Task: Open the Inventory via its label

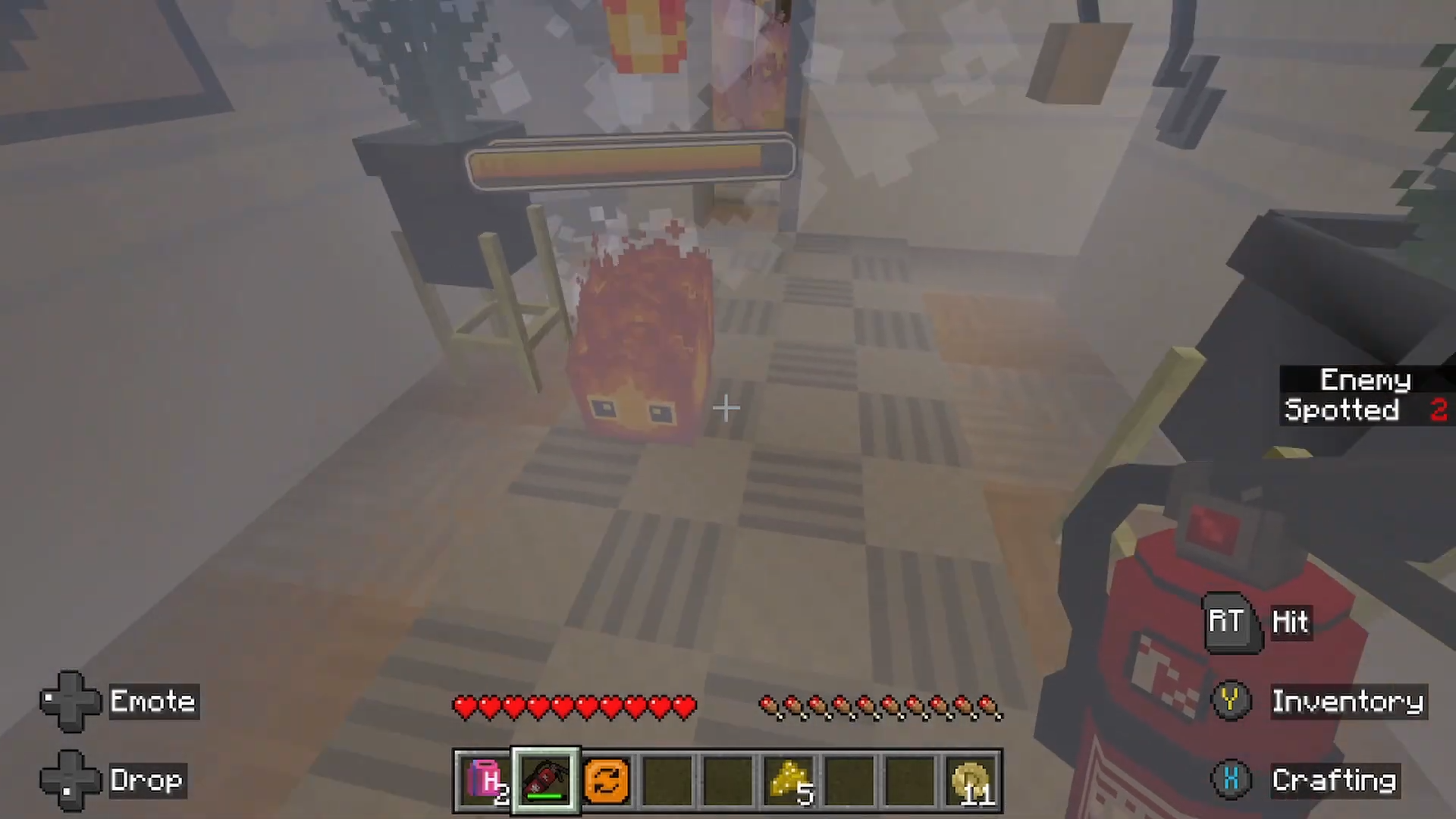Action: (x=1348, y=701)
